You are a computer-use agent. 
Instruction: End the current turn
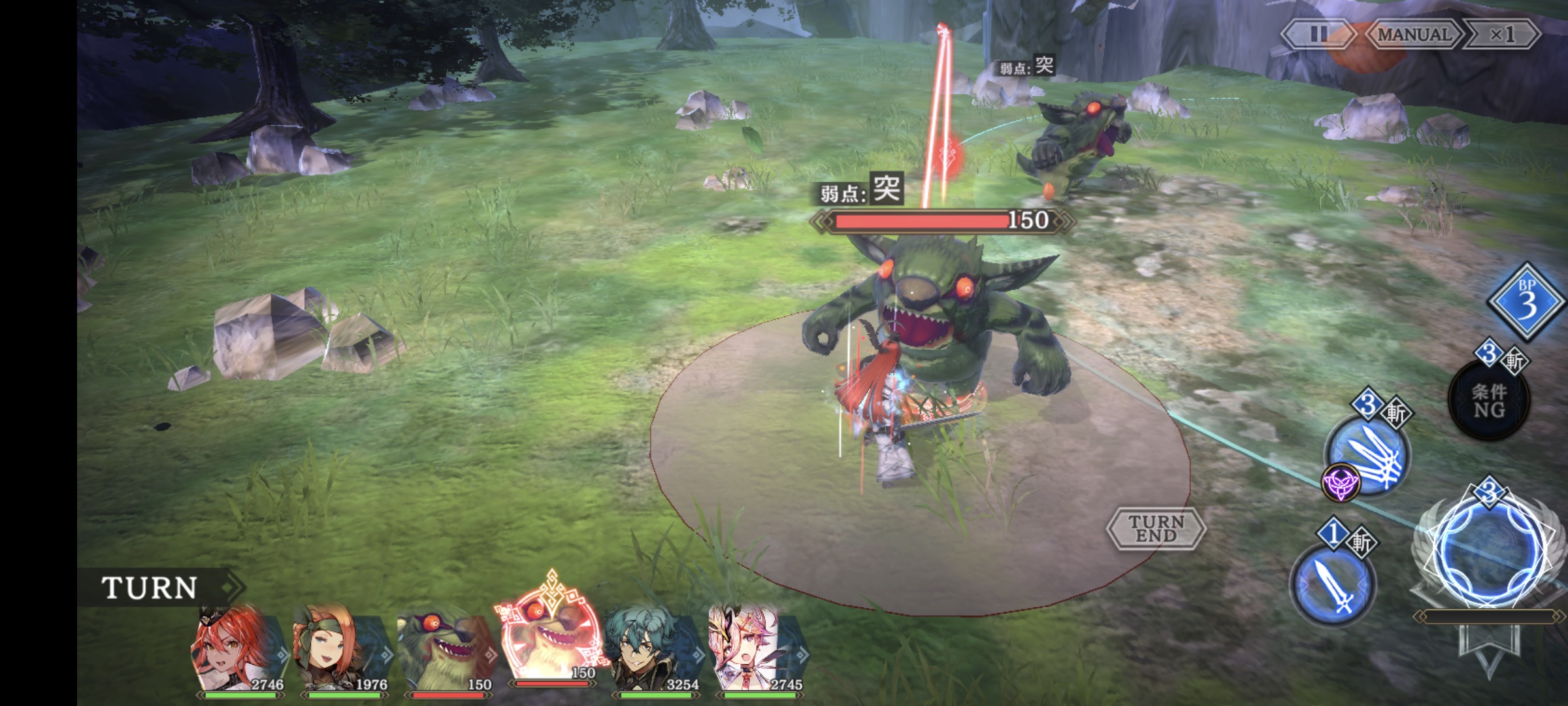tap(1156, 528)
